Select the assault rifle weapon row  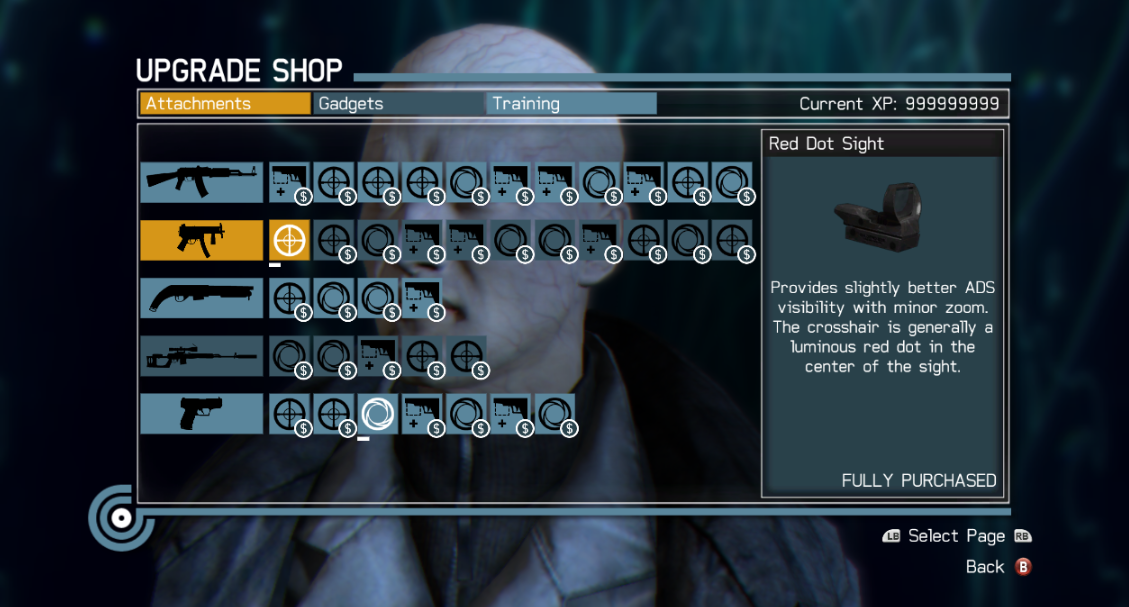pyautogui.click(x=201, y=182)
